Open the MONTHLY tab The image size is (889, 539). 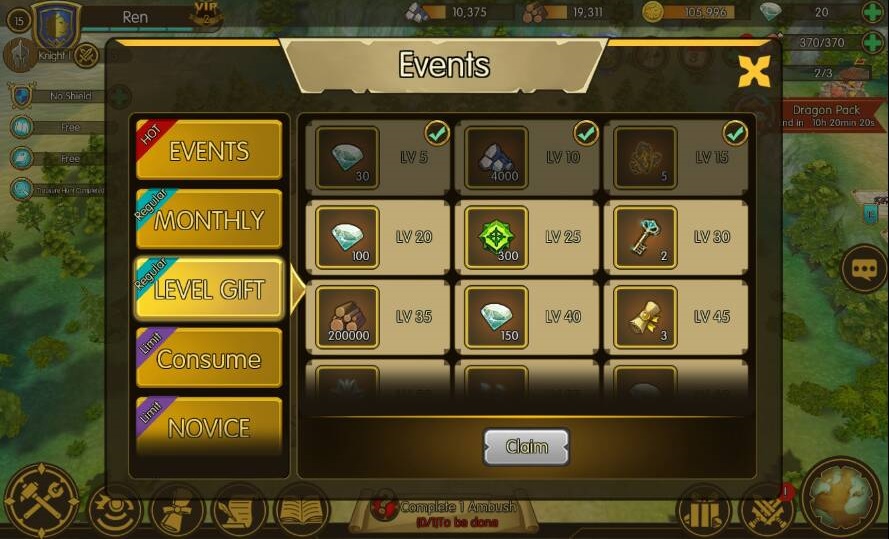208,220
